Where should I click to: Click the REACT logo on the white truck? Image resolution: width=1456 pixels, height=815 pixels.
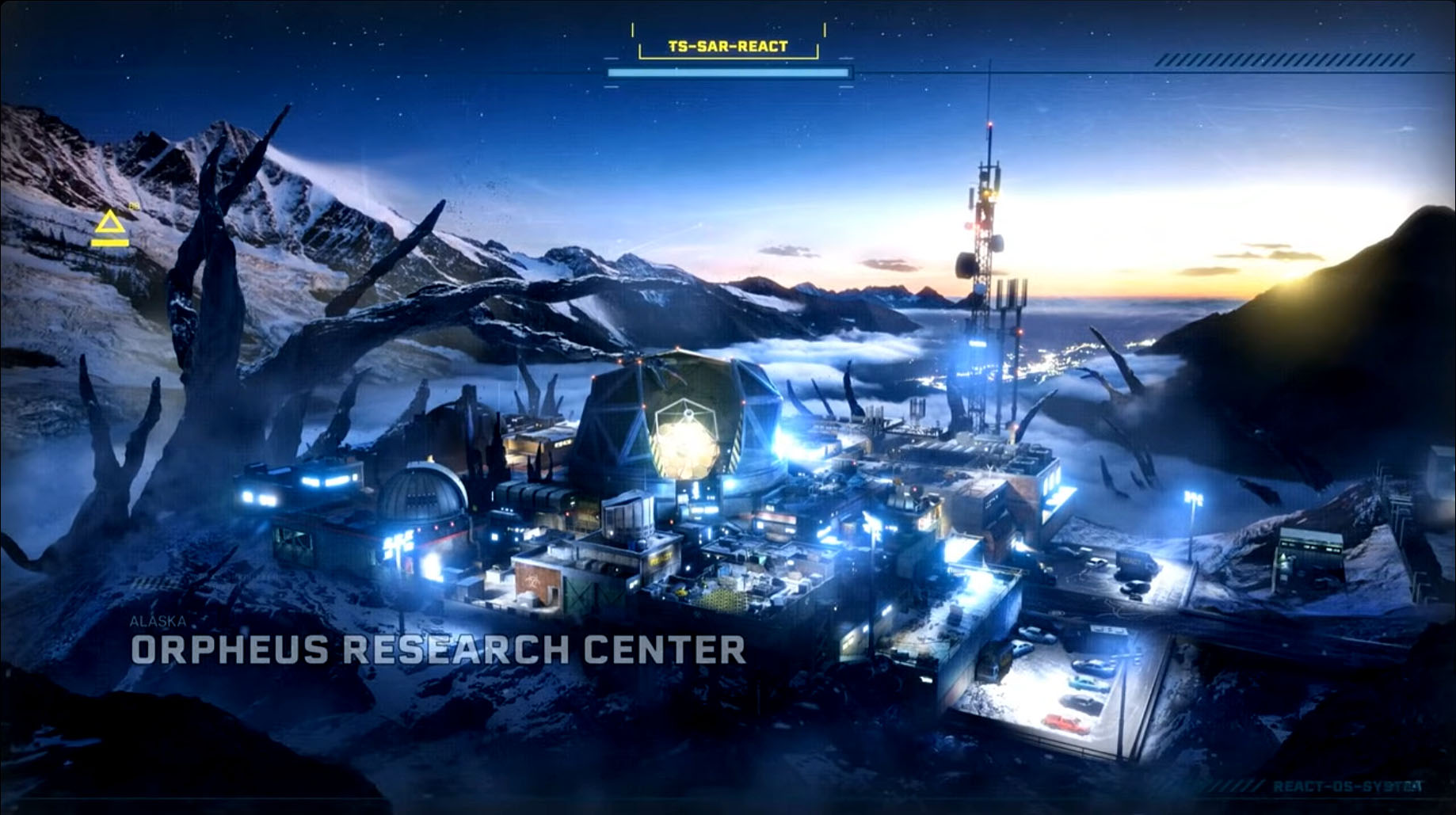pos(1130,562)
